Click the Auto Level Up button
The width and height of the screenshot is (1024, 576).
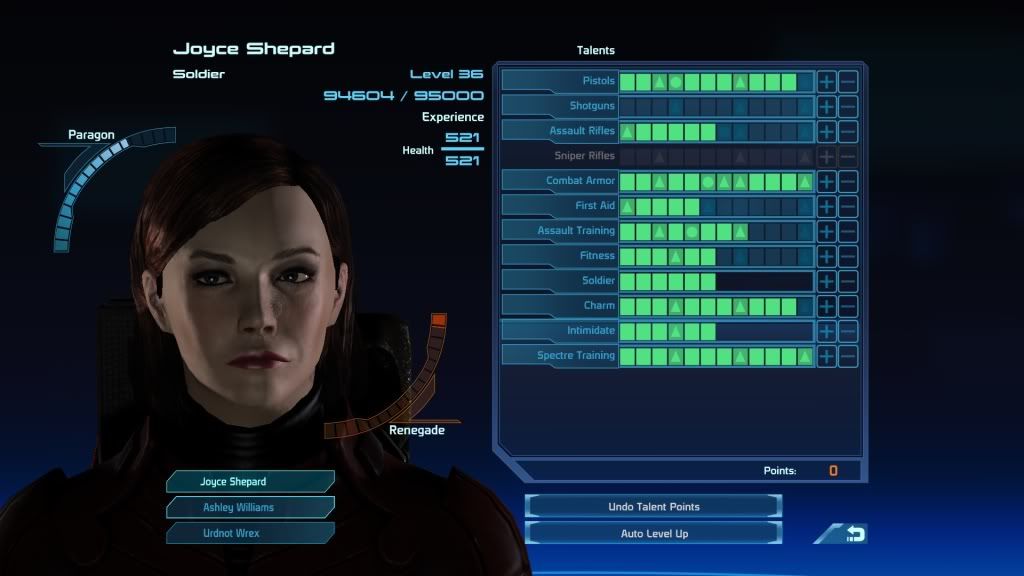tap(653, 533)
